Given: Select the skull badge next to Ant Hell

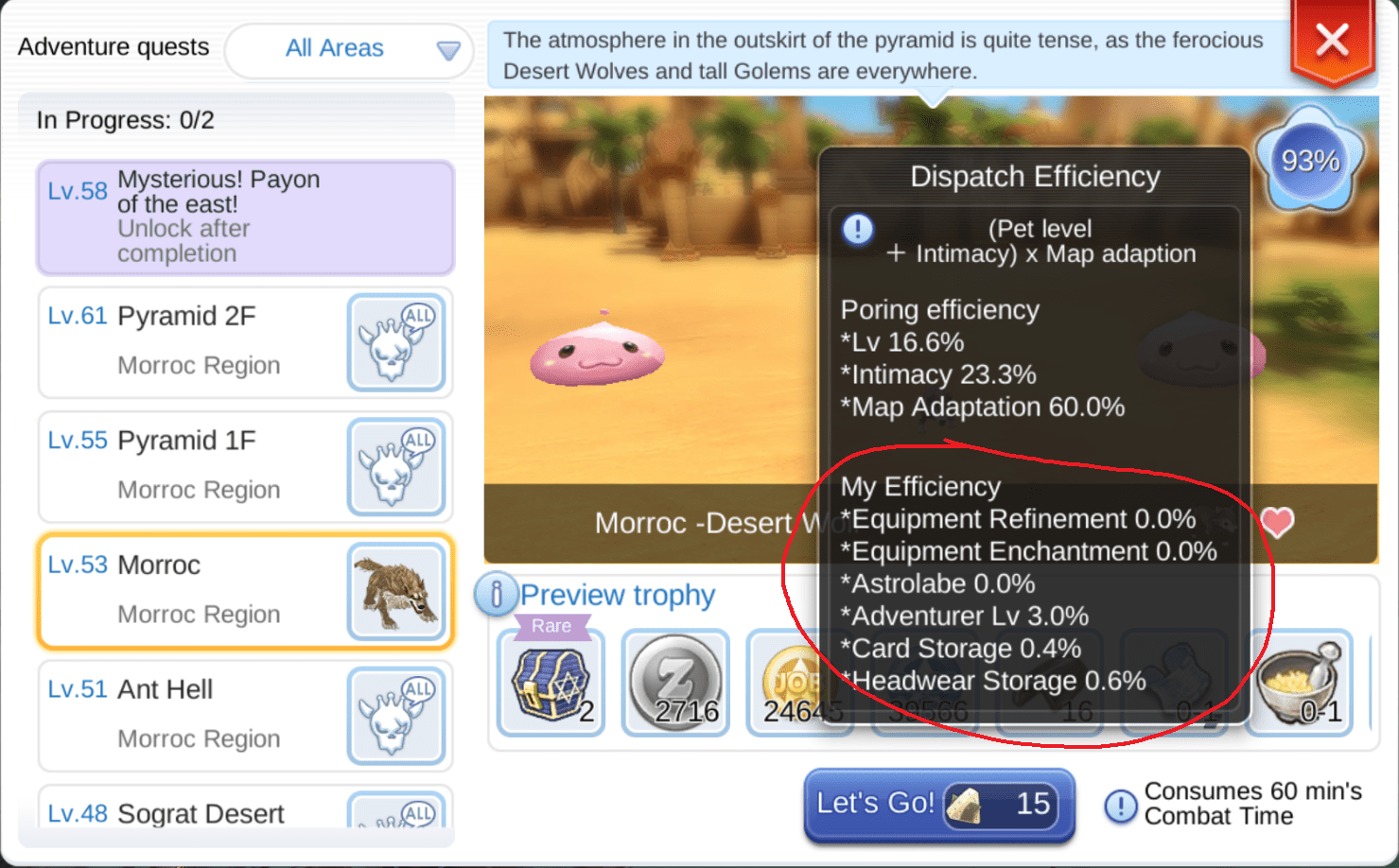Looking at the screenshot, I should 396,715.
